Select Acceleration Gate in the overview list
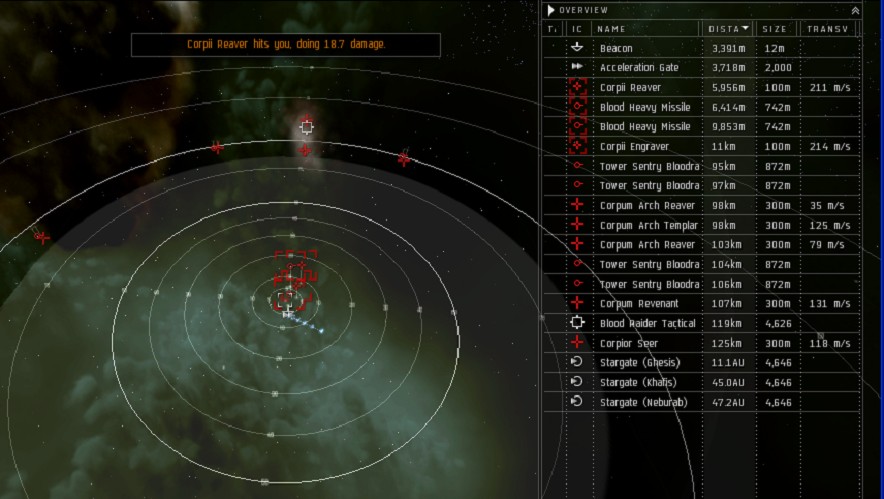This screenshot has height=499, width=884. pos(639,68)
